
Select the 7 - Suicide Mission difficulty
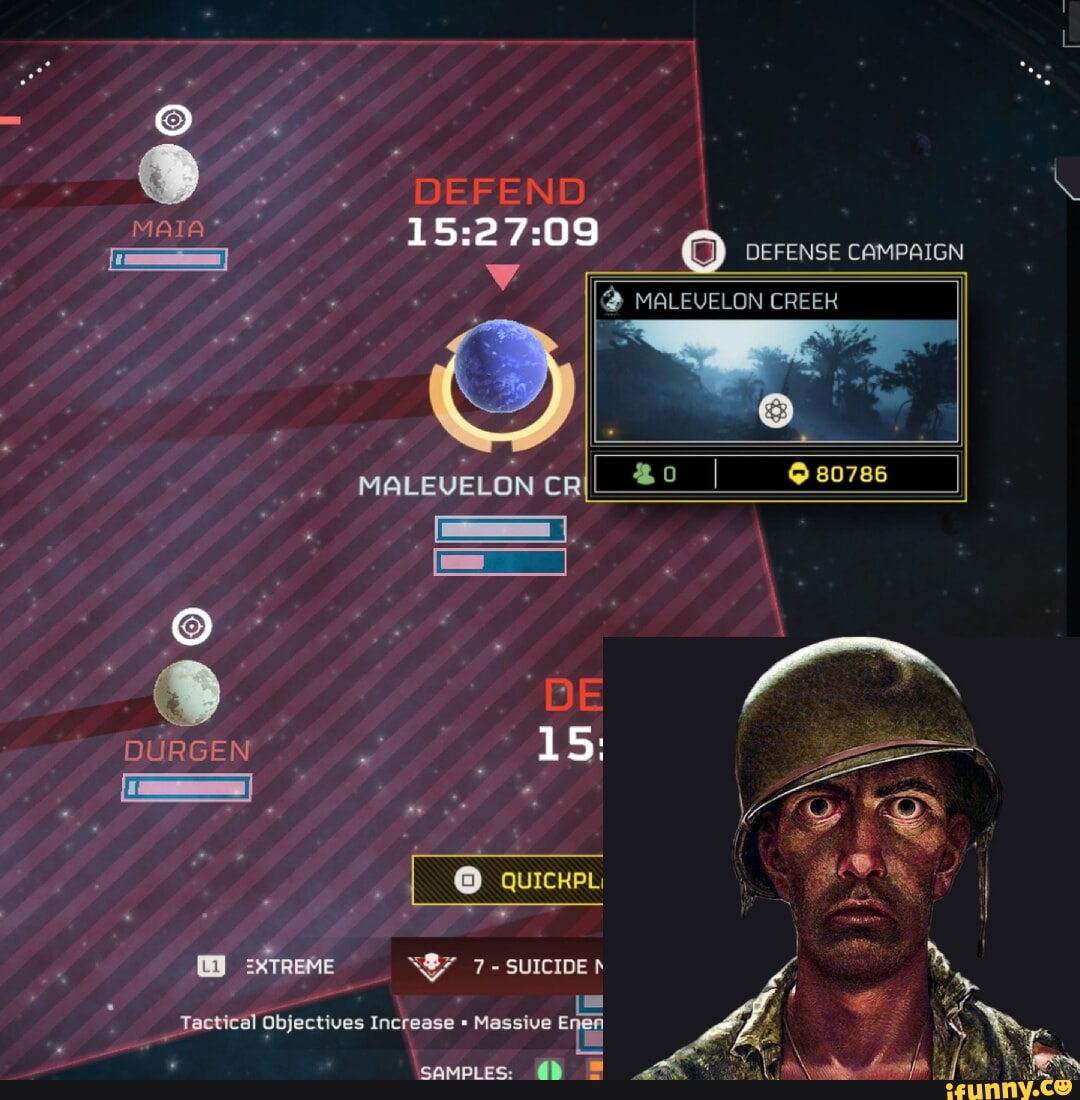pyautogui.click(x=498, y=966)
